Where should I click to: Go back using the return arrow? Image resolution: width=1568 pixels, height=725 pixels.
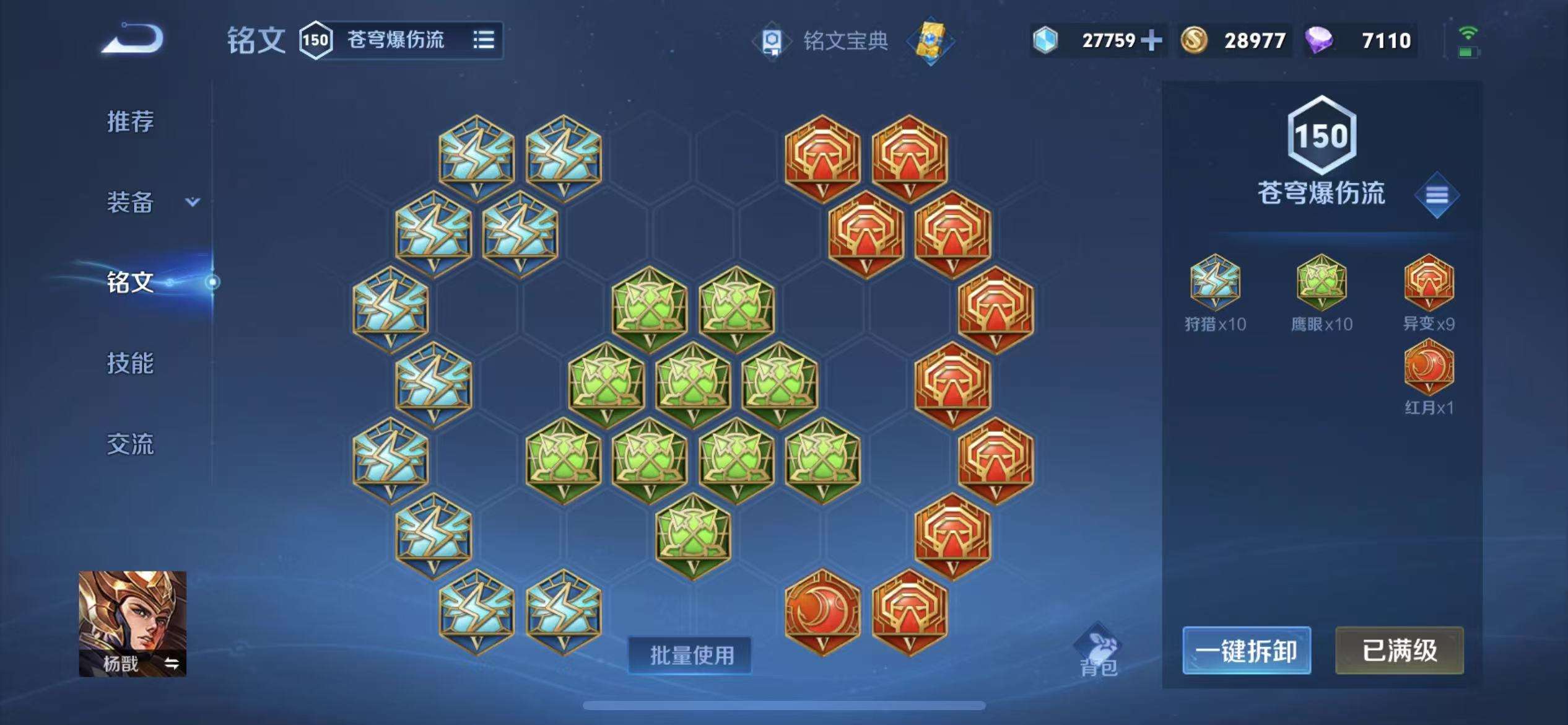(x=133, y=39)
